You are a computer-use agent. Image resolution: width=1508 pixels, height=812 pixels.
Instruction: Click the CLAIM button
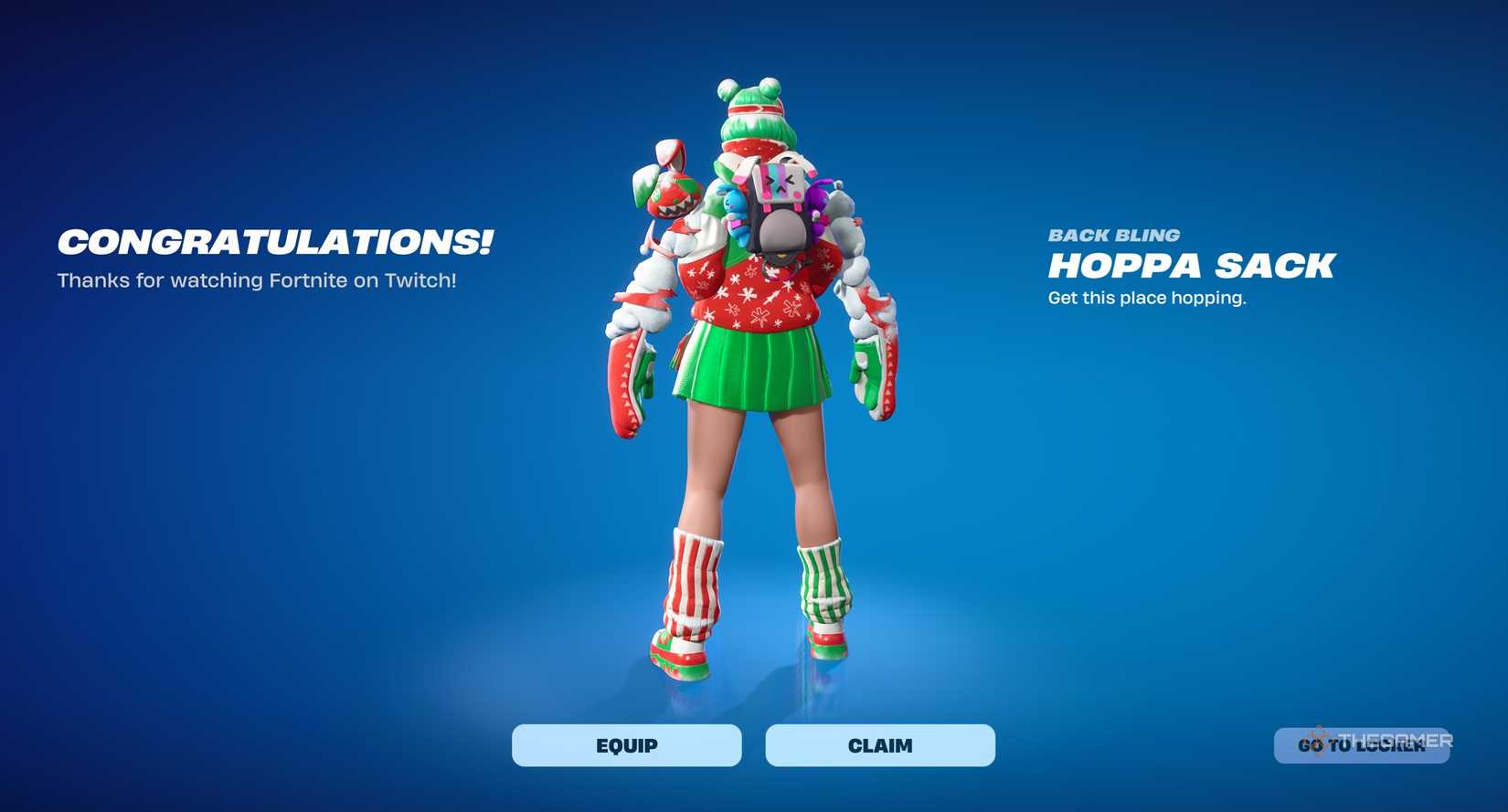click(879, 744)
